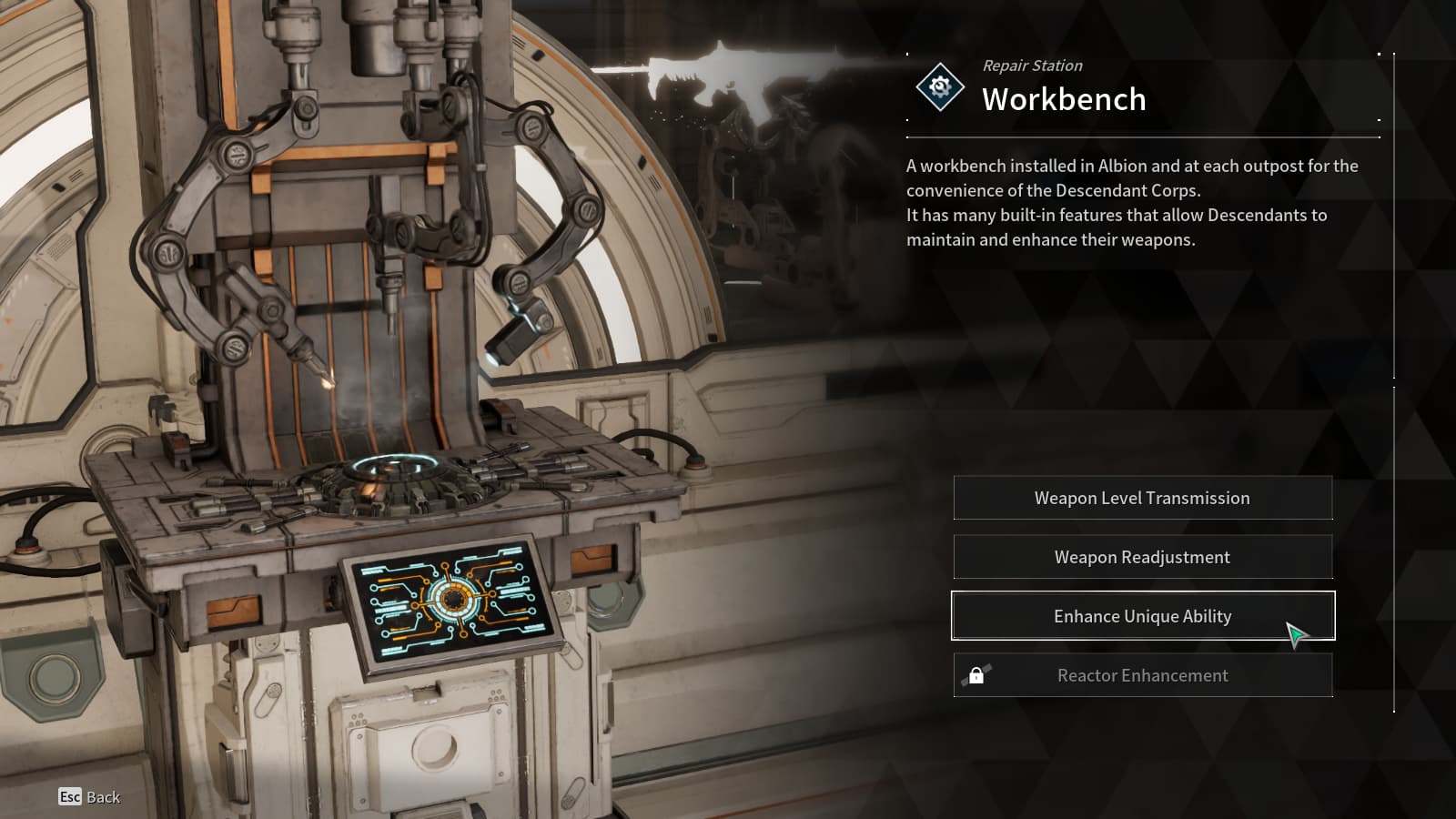Choose Enhance Unique Ability
This screenshot has width=1456, height=819.
(1142, 616)
